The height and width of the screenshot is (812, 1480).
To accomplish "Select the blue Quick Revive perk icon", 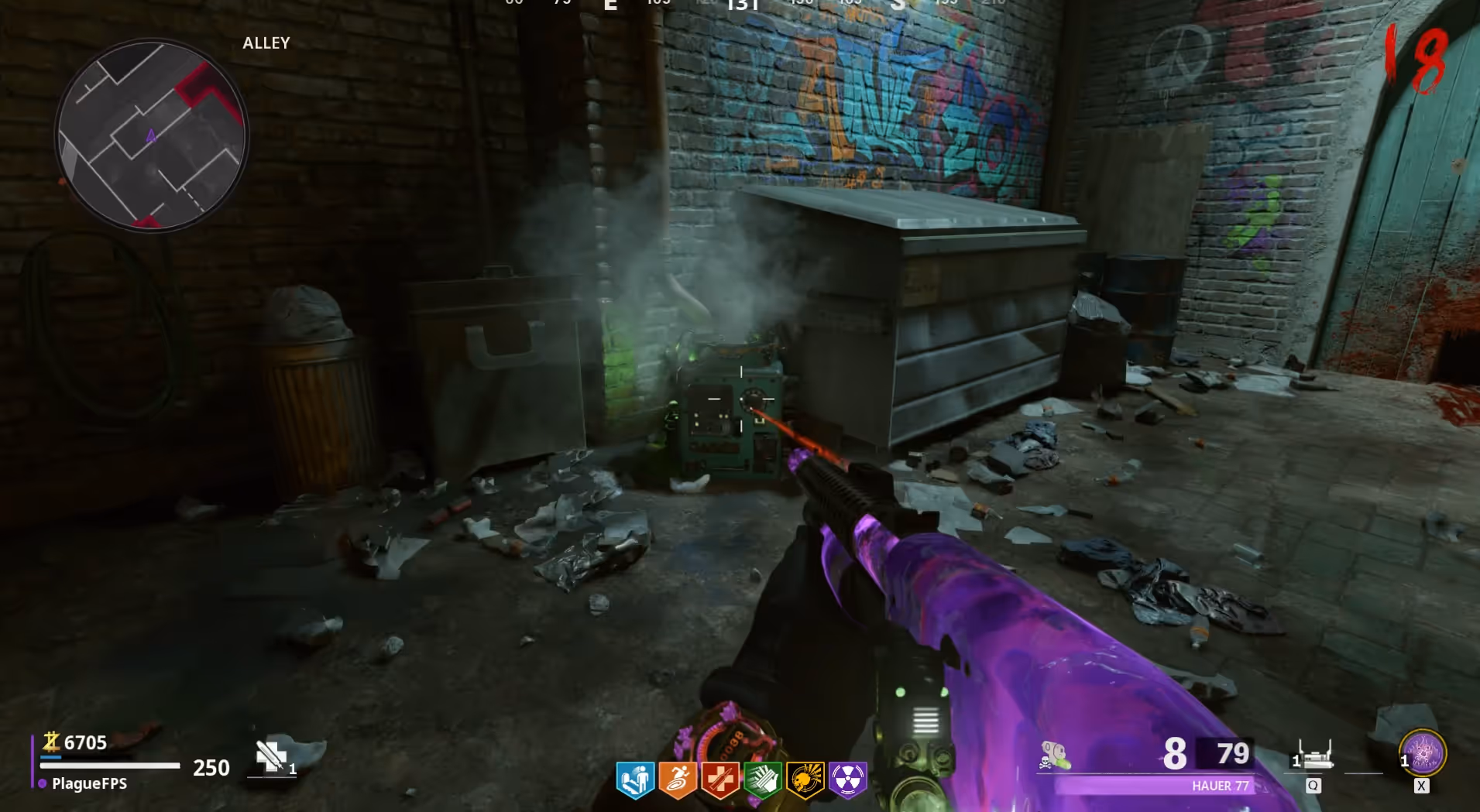I will [635, 779].
